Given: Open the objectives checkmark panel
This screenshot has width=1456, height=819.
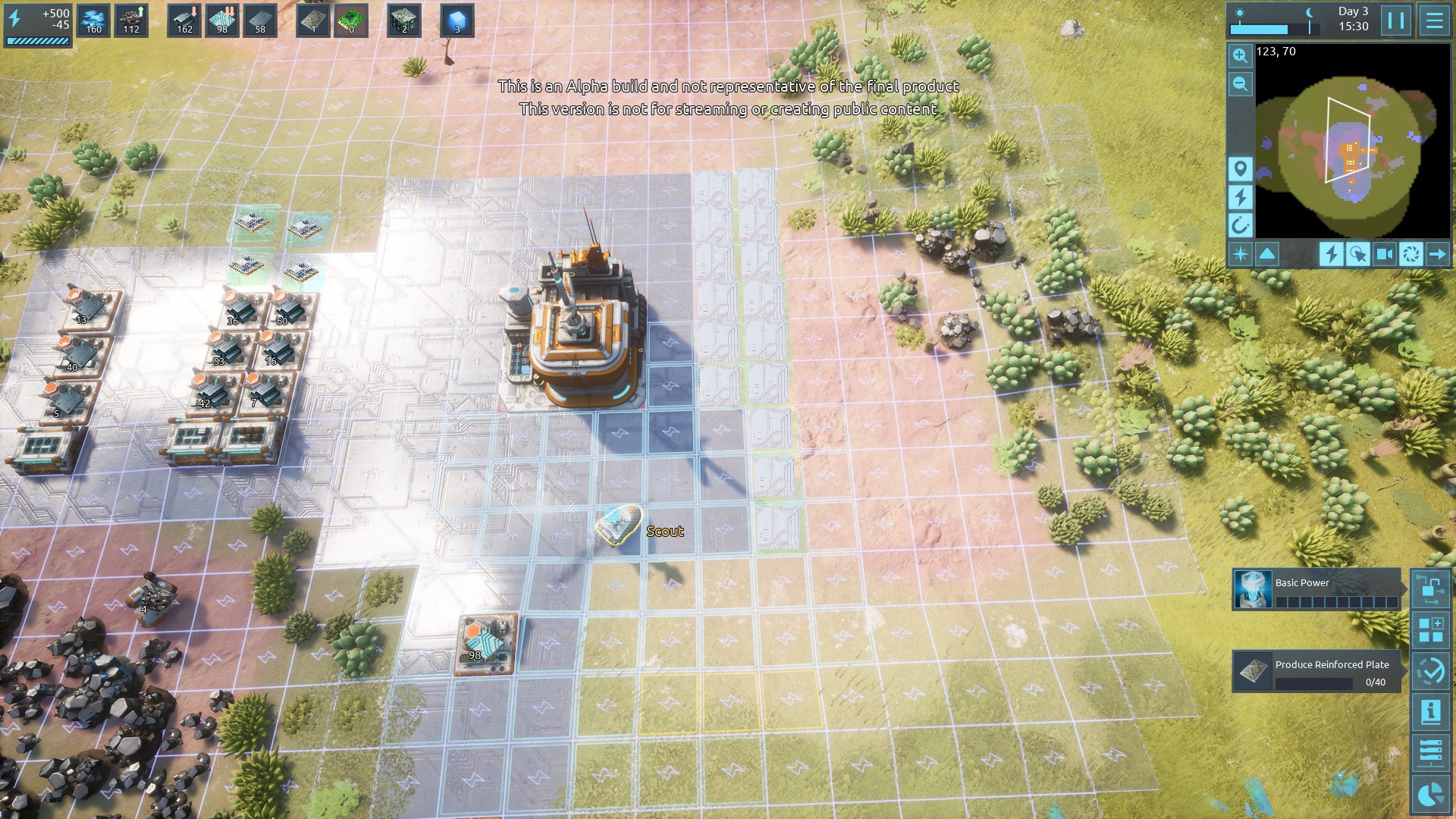Looking at the screenshot, I should 1431,671.
